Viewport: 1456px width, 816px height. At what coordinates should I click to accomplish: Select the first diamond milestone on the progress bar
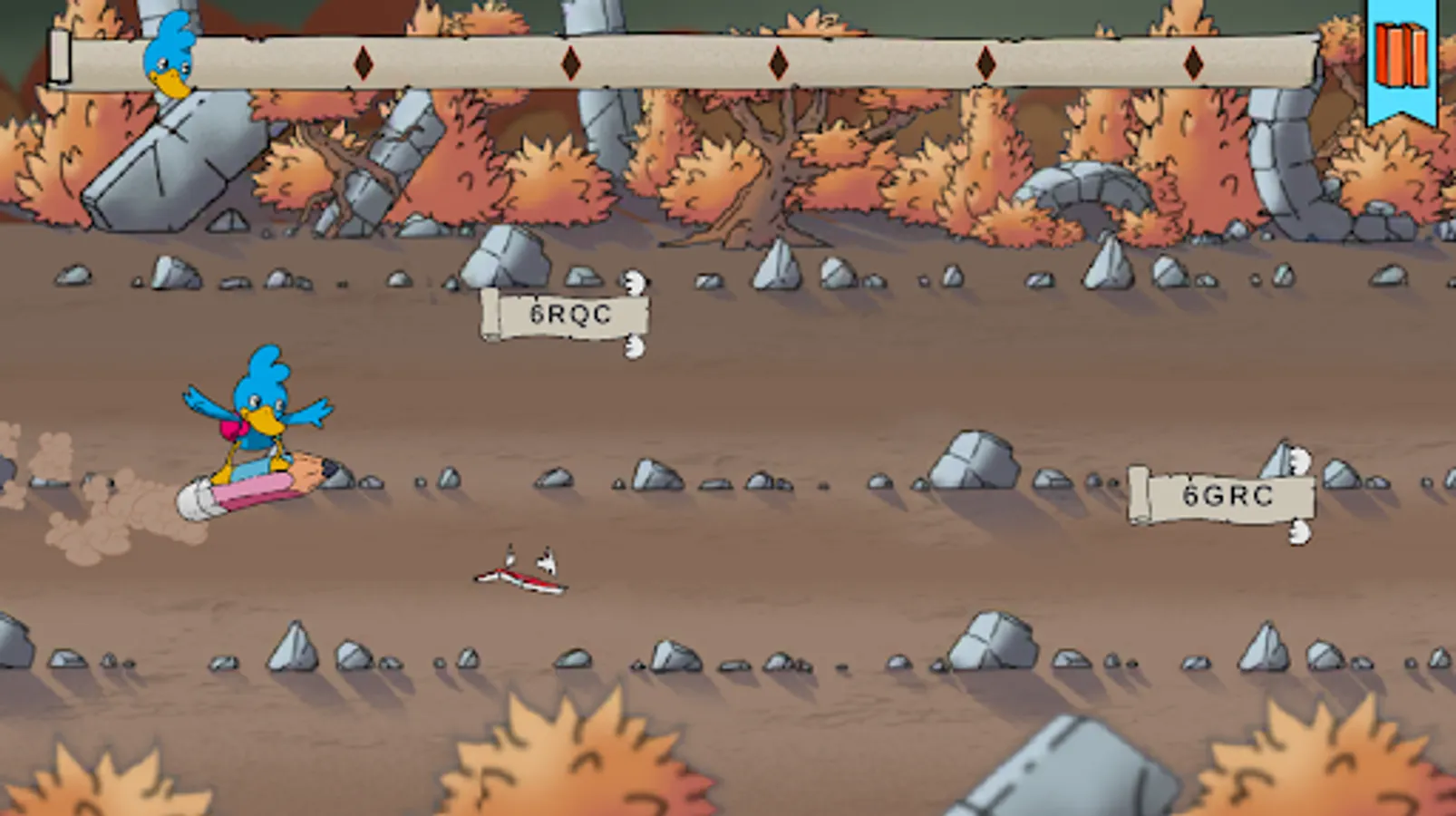[363, 64]
